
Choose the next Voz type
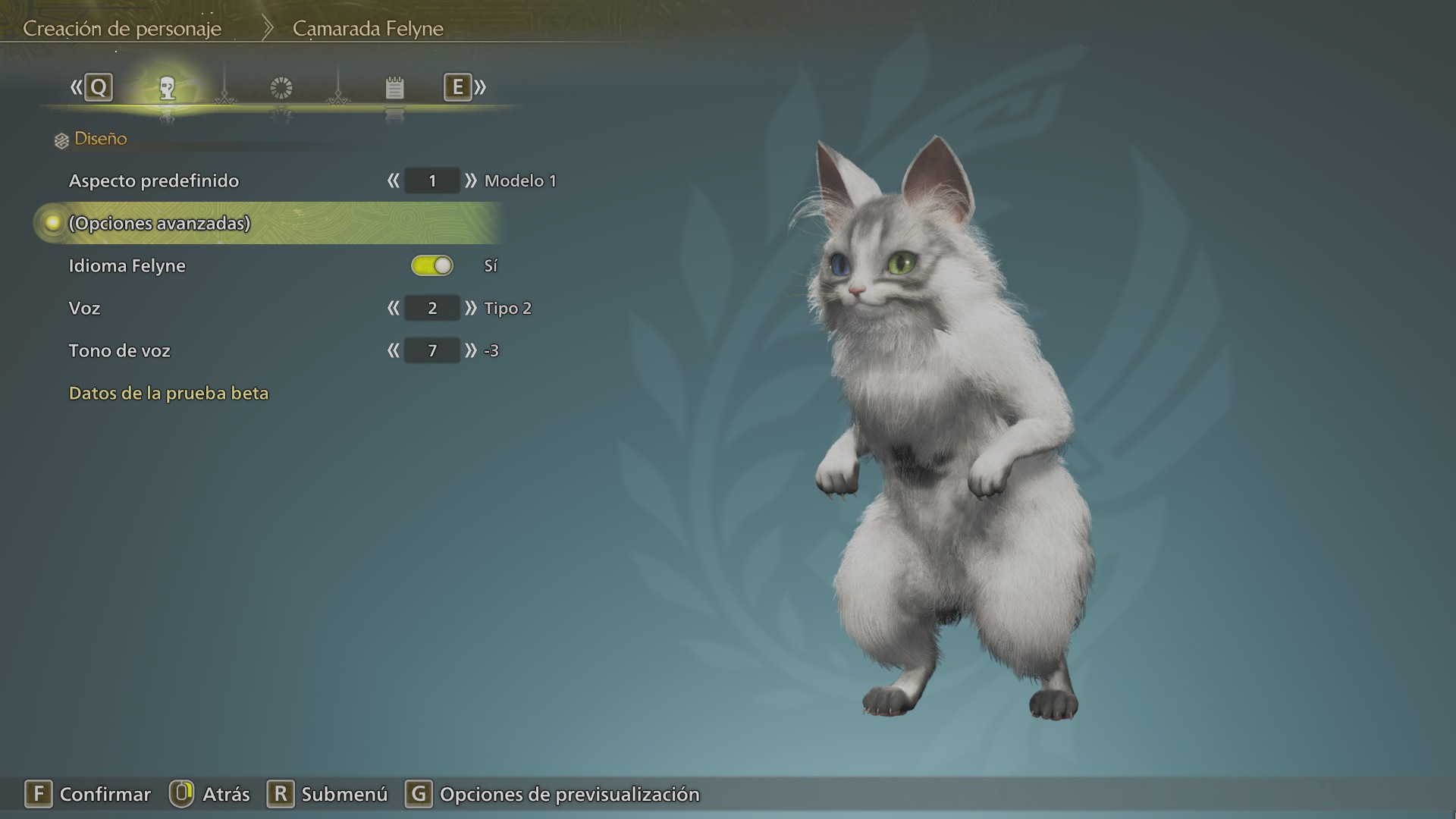[471, 308]
